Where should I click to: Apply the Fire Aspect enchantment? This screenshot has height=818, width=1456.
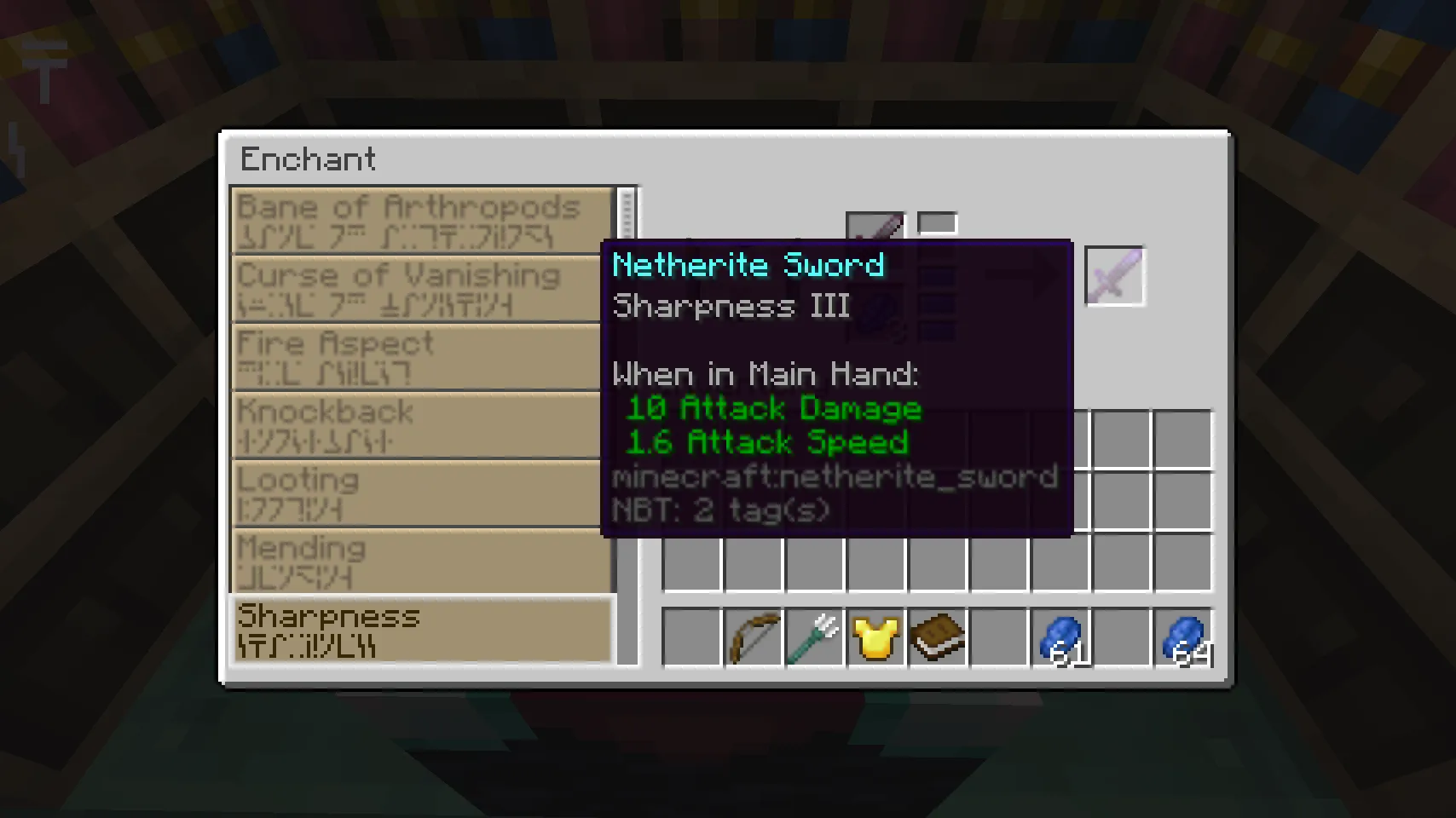coord(418,356)
